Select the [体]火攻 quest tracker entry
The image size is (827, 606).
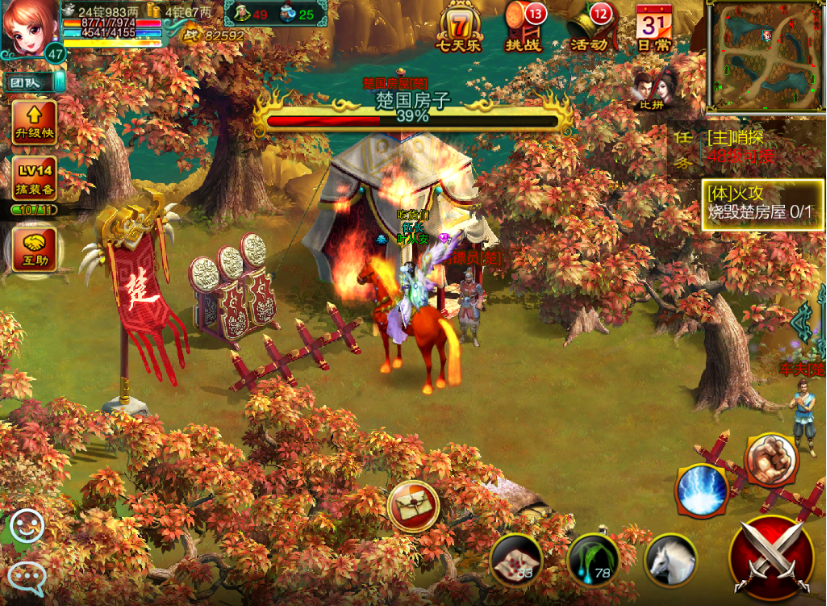pyautogui.click(x=762, y=203)
